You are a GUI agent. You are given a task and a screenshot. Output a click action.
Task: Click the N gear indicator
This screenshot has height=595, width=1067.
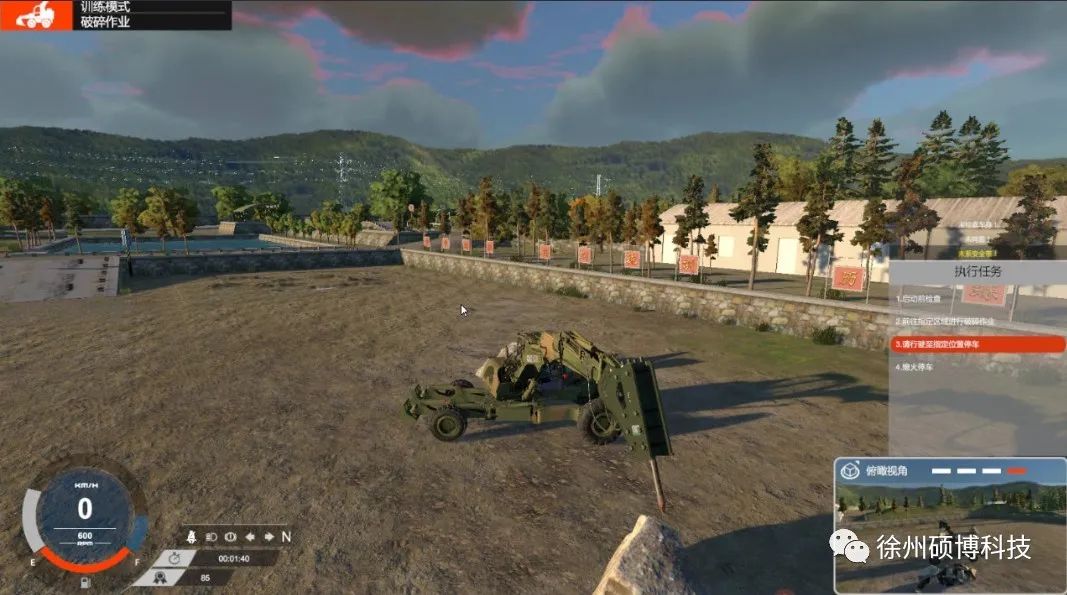285,536
